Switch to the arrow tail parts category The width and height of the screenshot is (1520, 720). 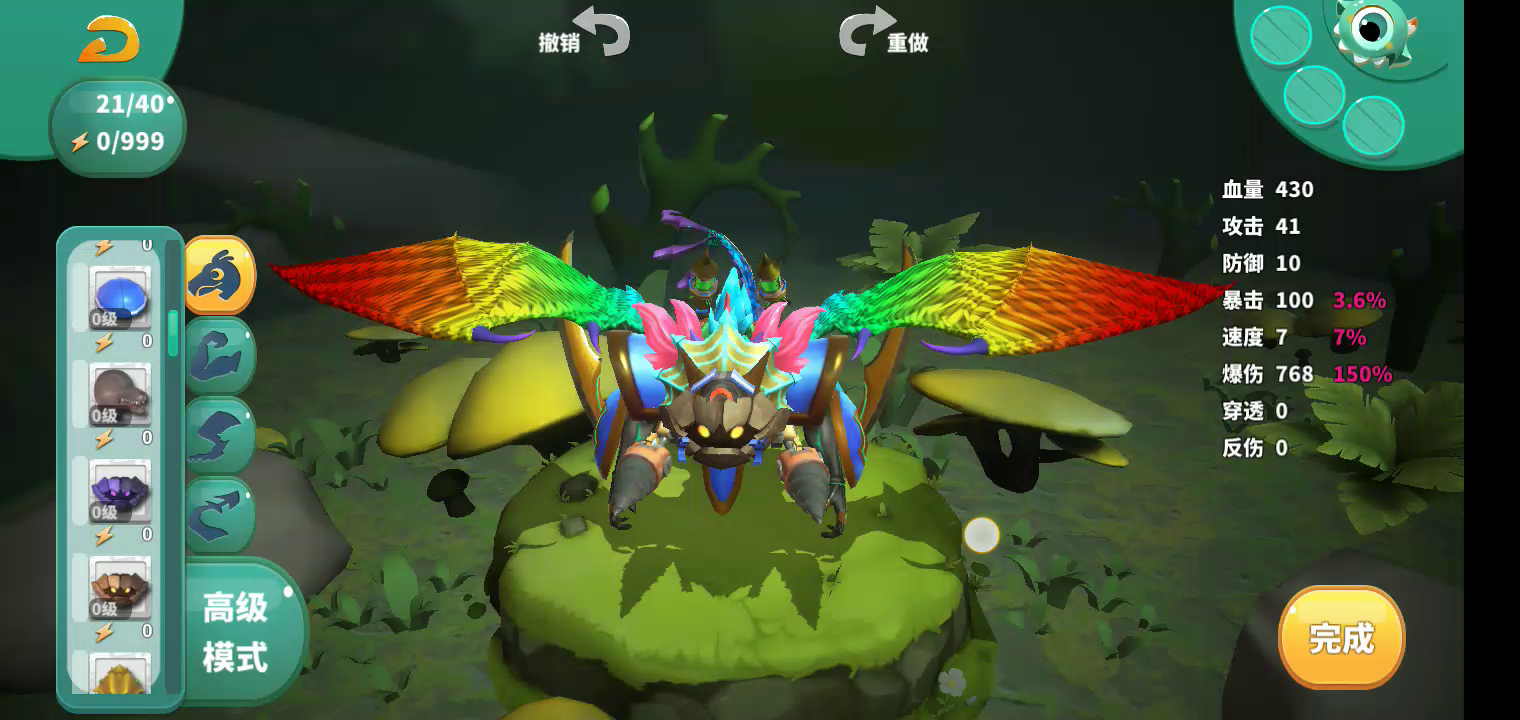pos(219,514)
